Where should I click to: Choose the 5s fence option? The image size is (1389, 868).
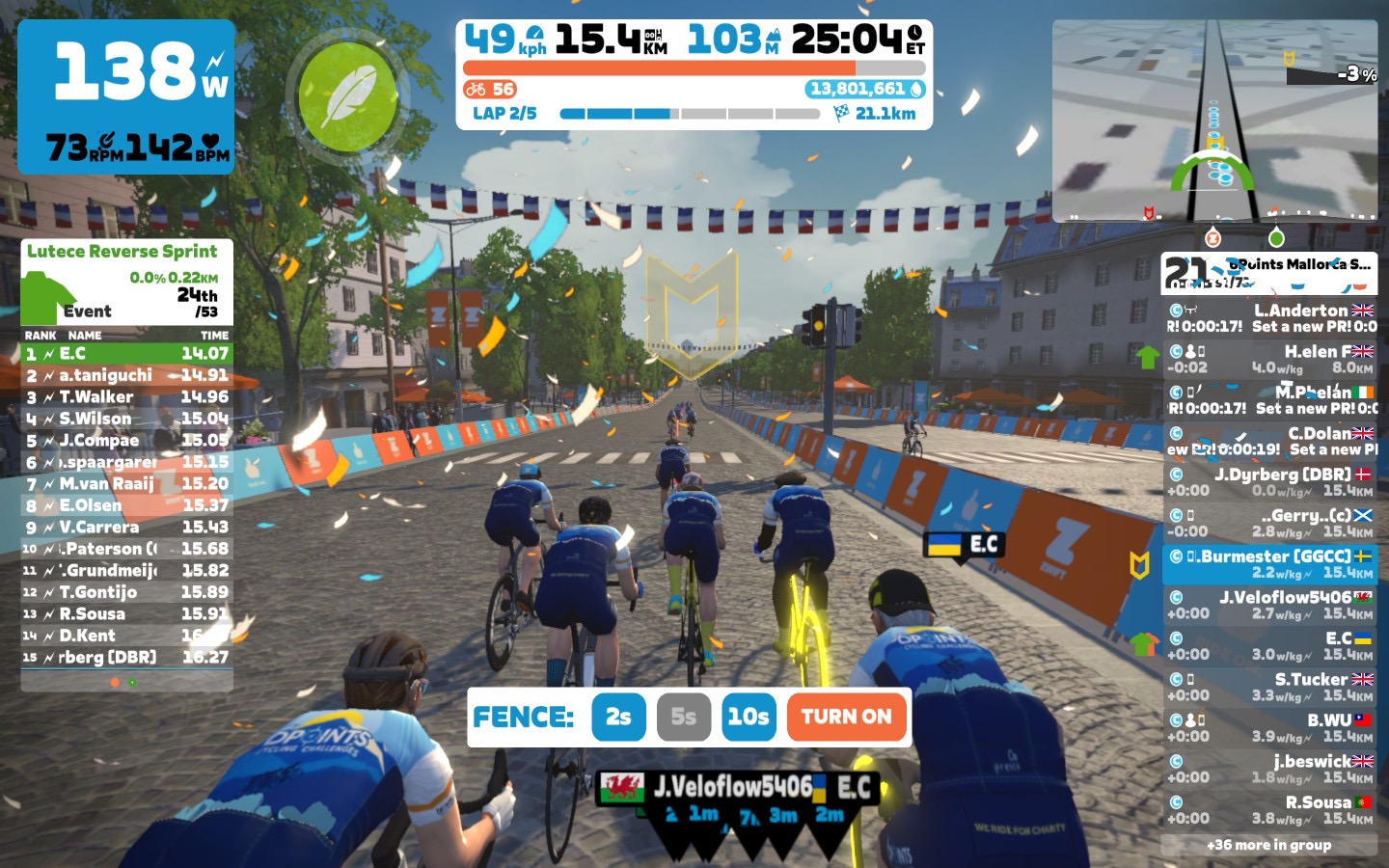(683, 717)
